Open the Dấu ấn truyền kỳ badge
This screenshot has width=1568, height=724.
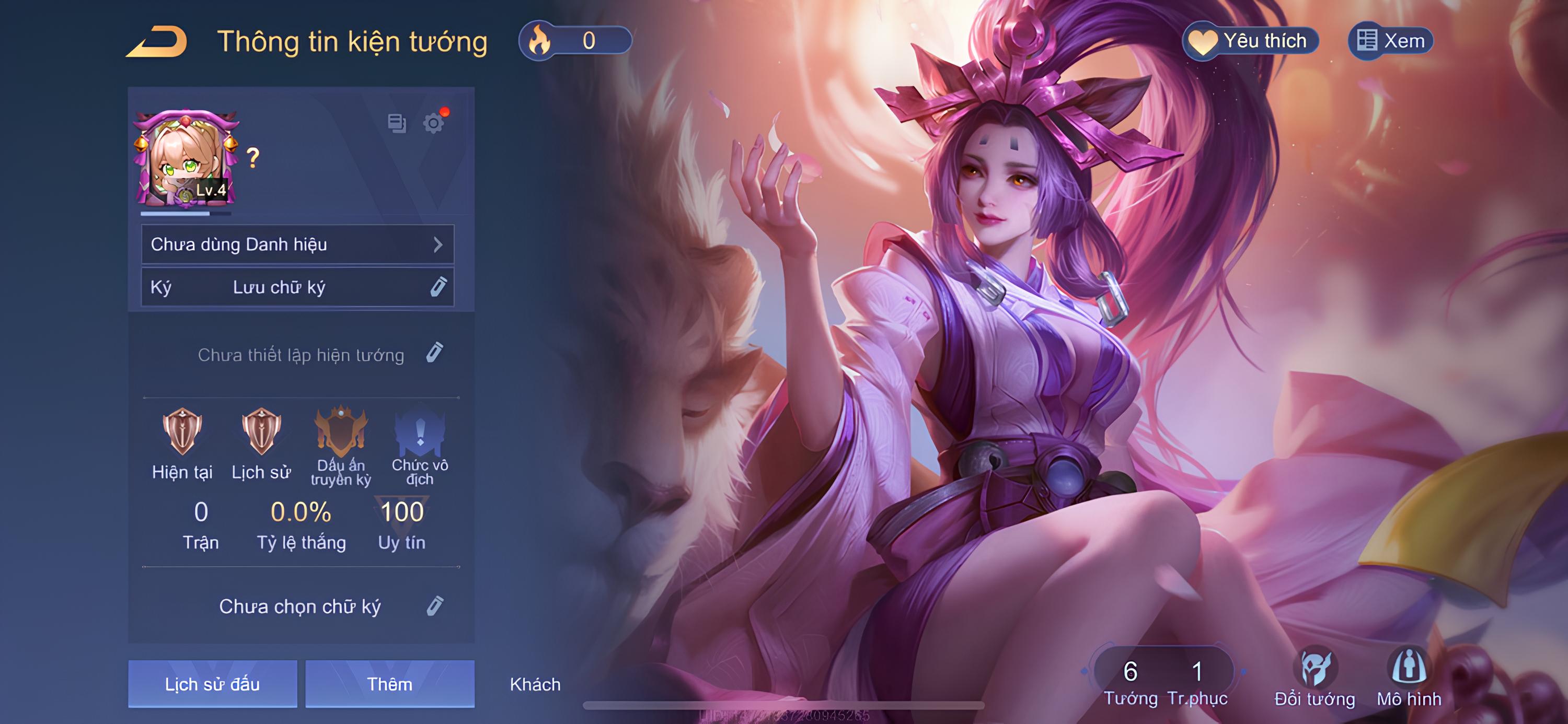pyautogui.click(x=341, y=433)
